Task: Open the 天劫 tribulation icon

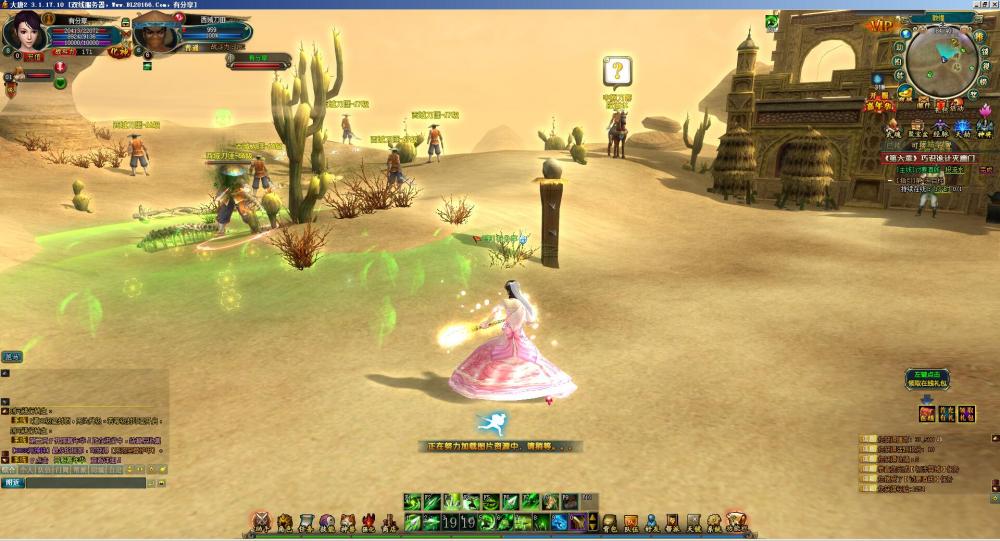Action: coord(962,127)
